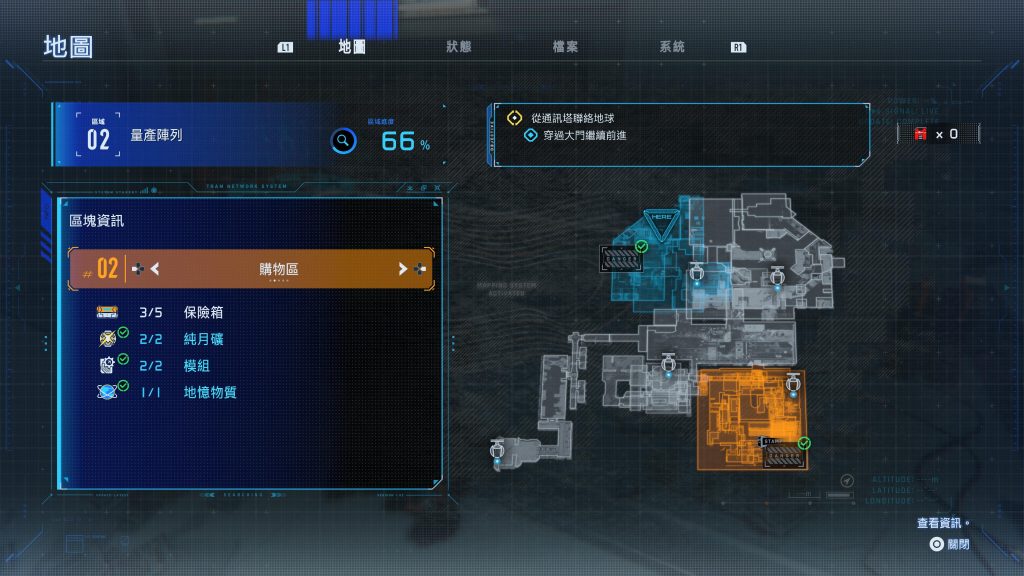This screenshot has height=576, width=1024.
Task: Show previous block with the left arrow
Action: [x=155, y=268]
